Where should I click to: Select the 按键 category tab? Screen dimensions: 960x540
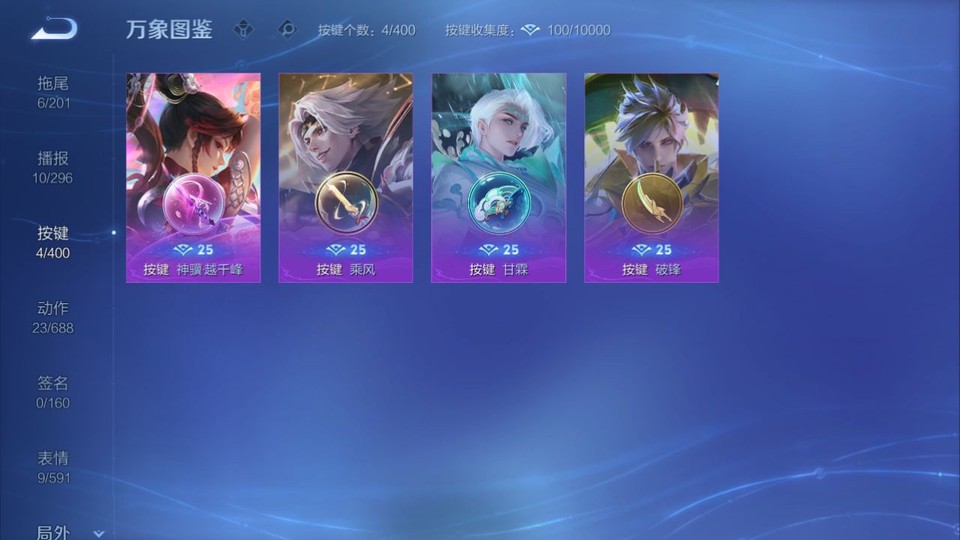click(53, 242)
